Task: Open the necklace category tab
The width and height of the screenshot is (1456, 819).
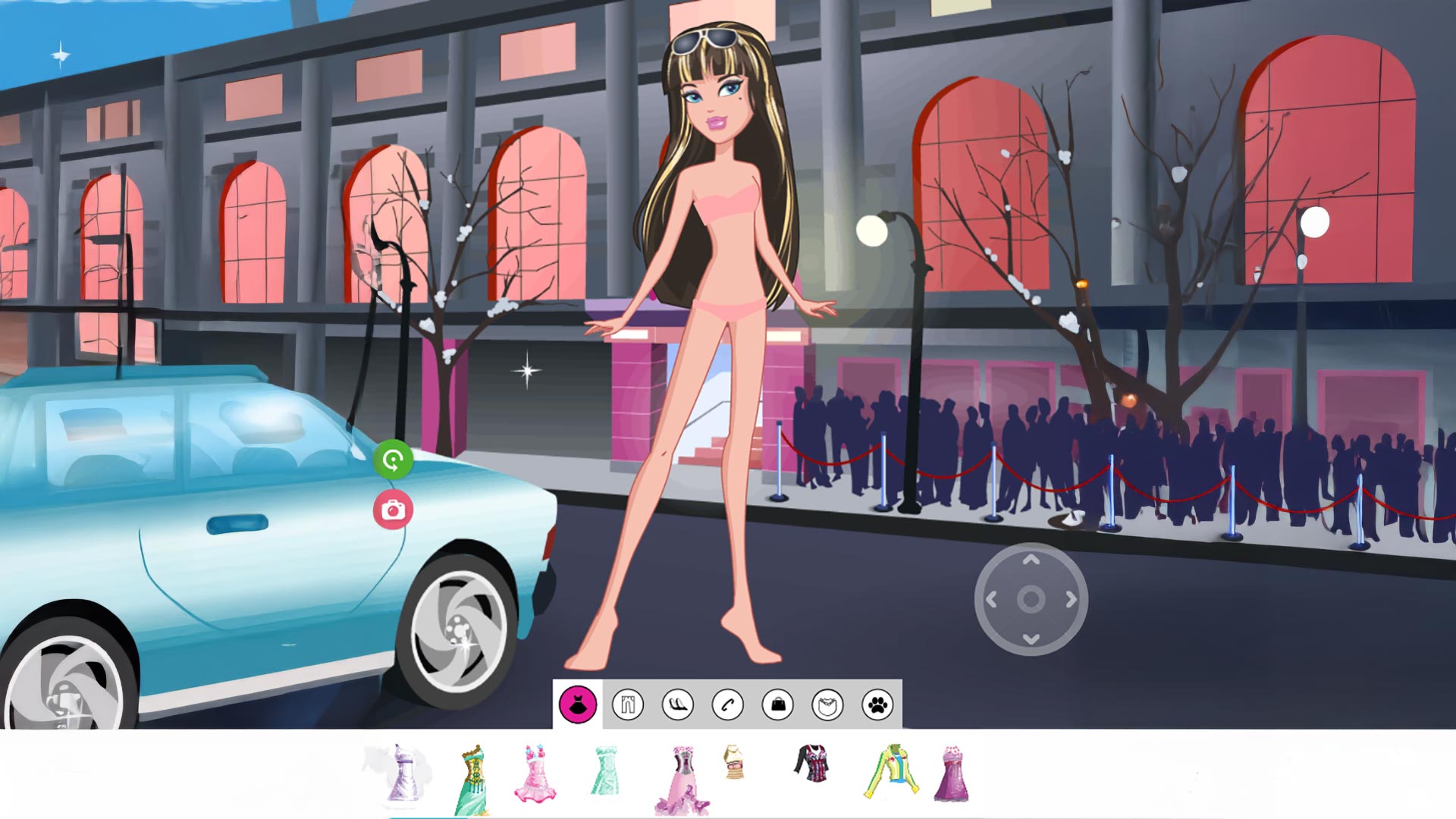Action: (827, 704)
